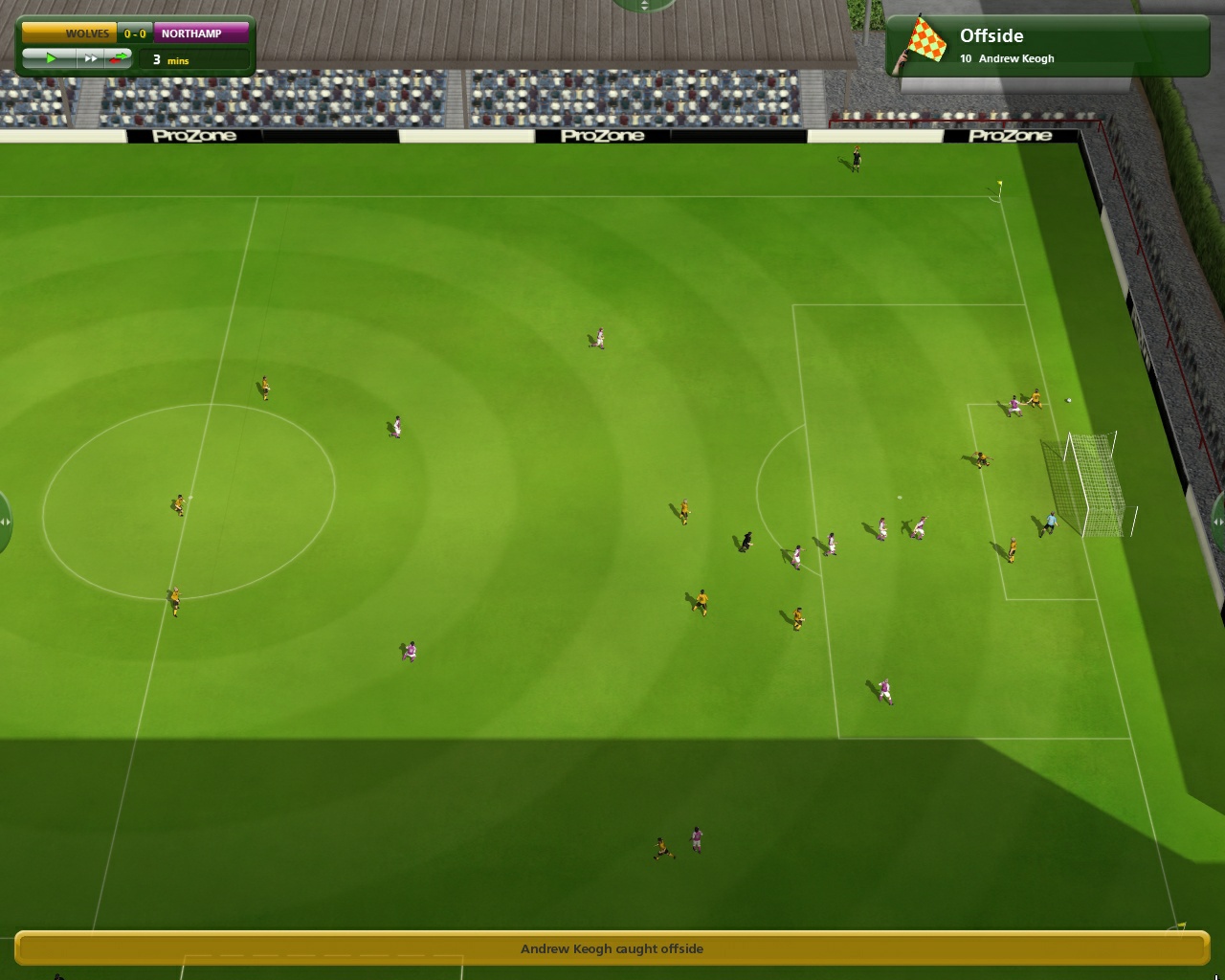Click the red-green instant replay arrows icon
This screenshot has width=1225, height=980.
120,57
